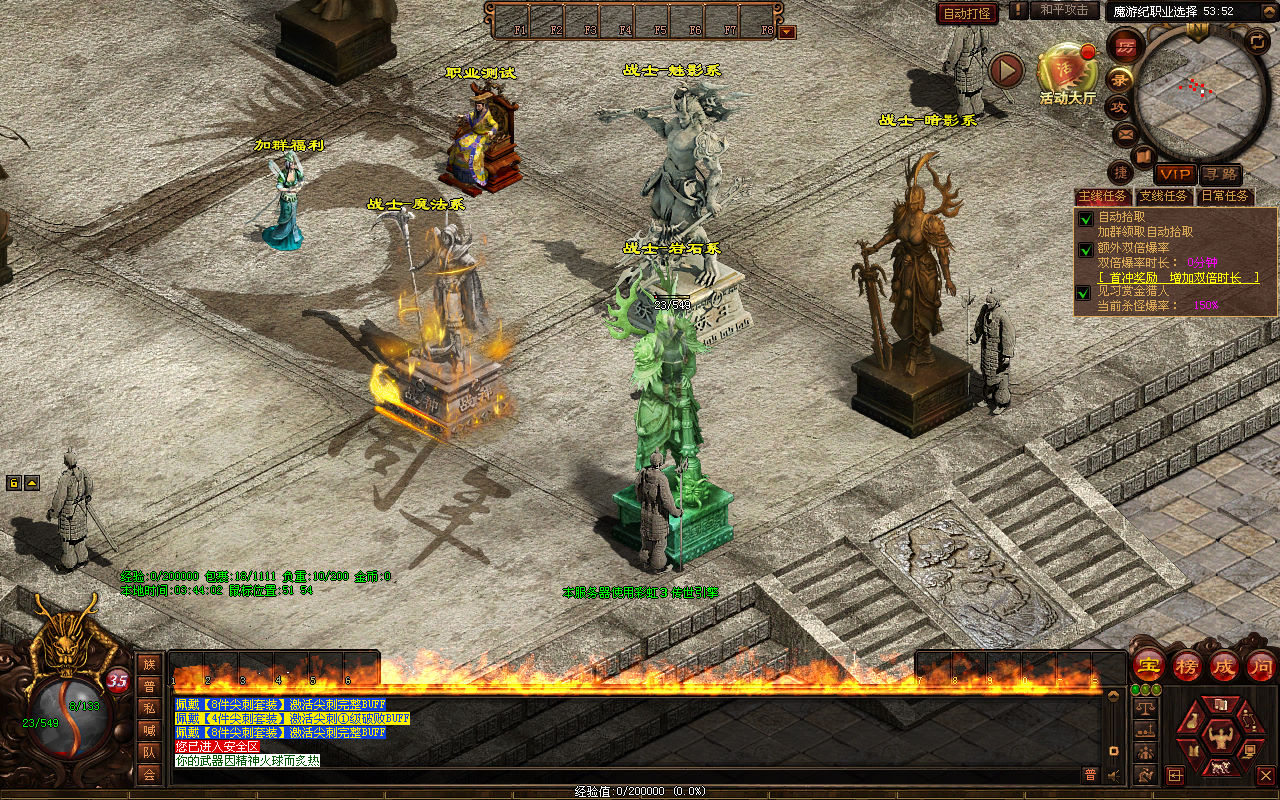Activate the 寻路 pathfinding button
This screenshot has width=1280, height=800.
1219,175
